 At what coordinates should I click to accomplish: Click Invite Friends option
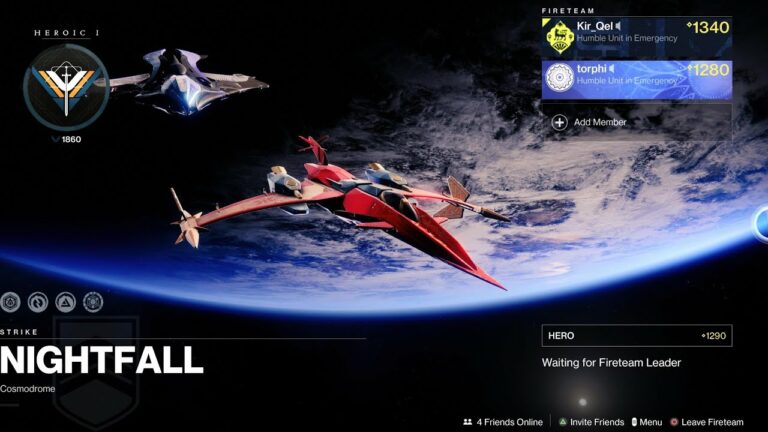[x=592, y=422]
